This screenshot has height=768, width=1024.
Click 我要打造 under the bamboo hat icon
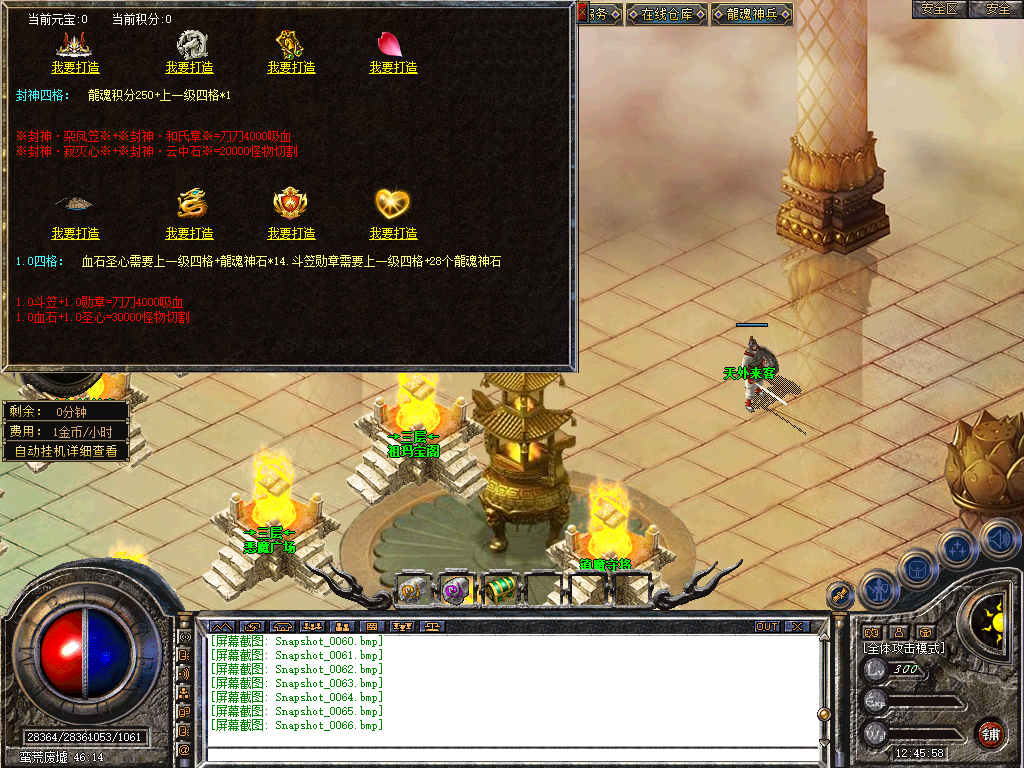tap(76, 233)
